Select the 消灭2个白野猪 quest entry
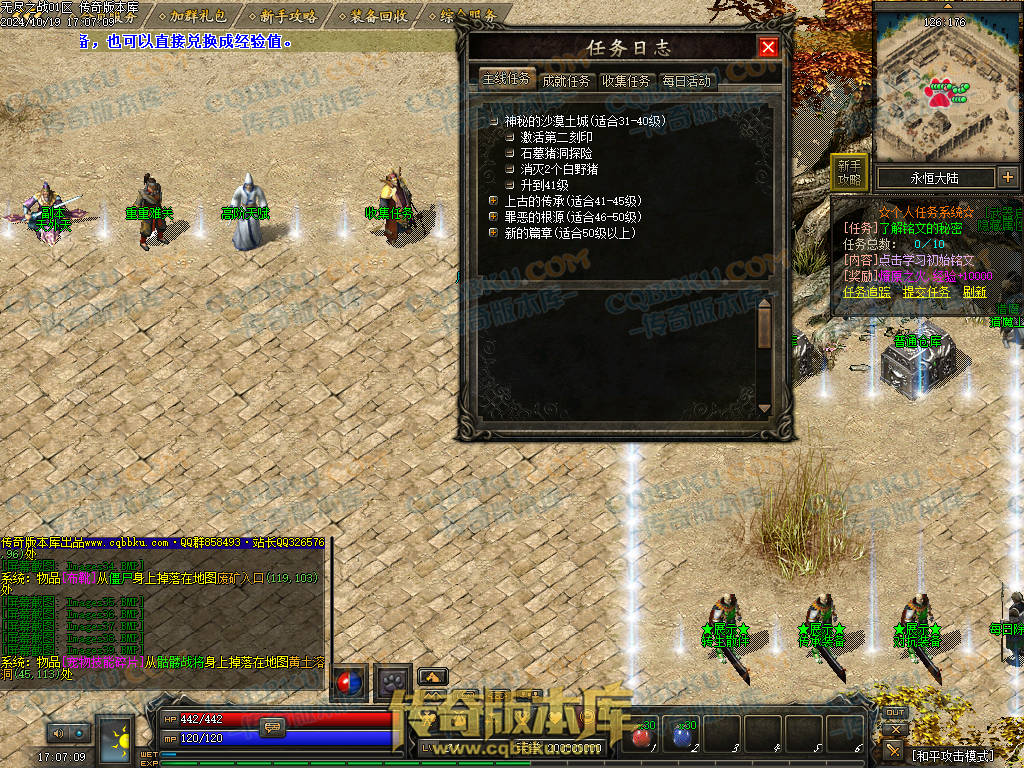The image size is (1024, 768). (x=560, y=169)
